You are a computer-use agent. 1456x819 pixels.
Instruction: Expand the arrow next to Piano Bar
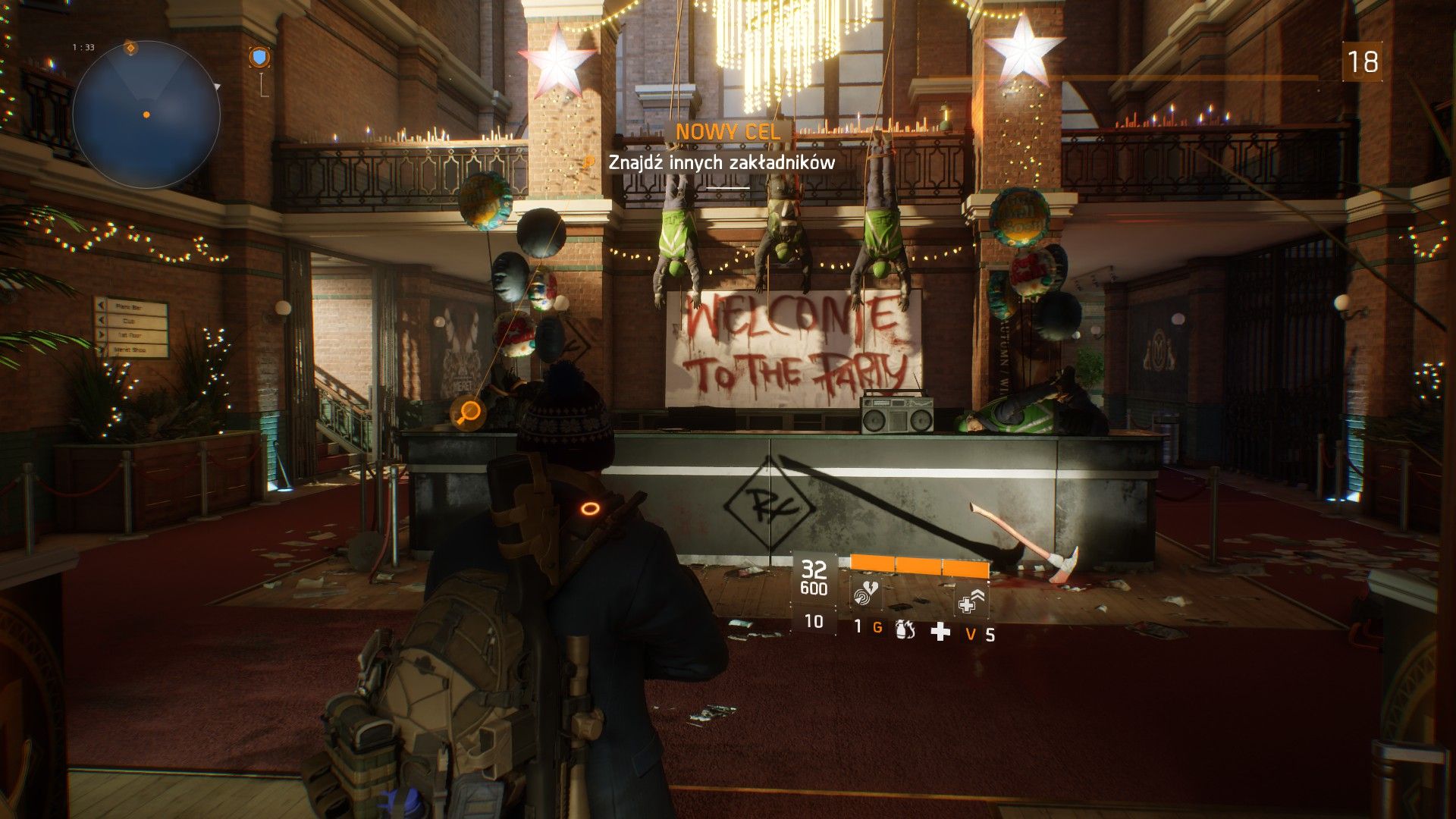(101, 306)
